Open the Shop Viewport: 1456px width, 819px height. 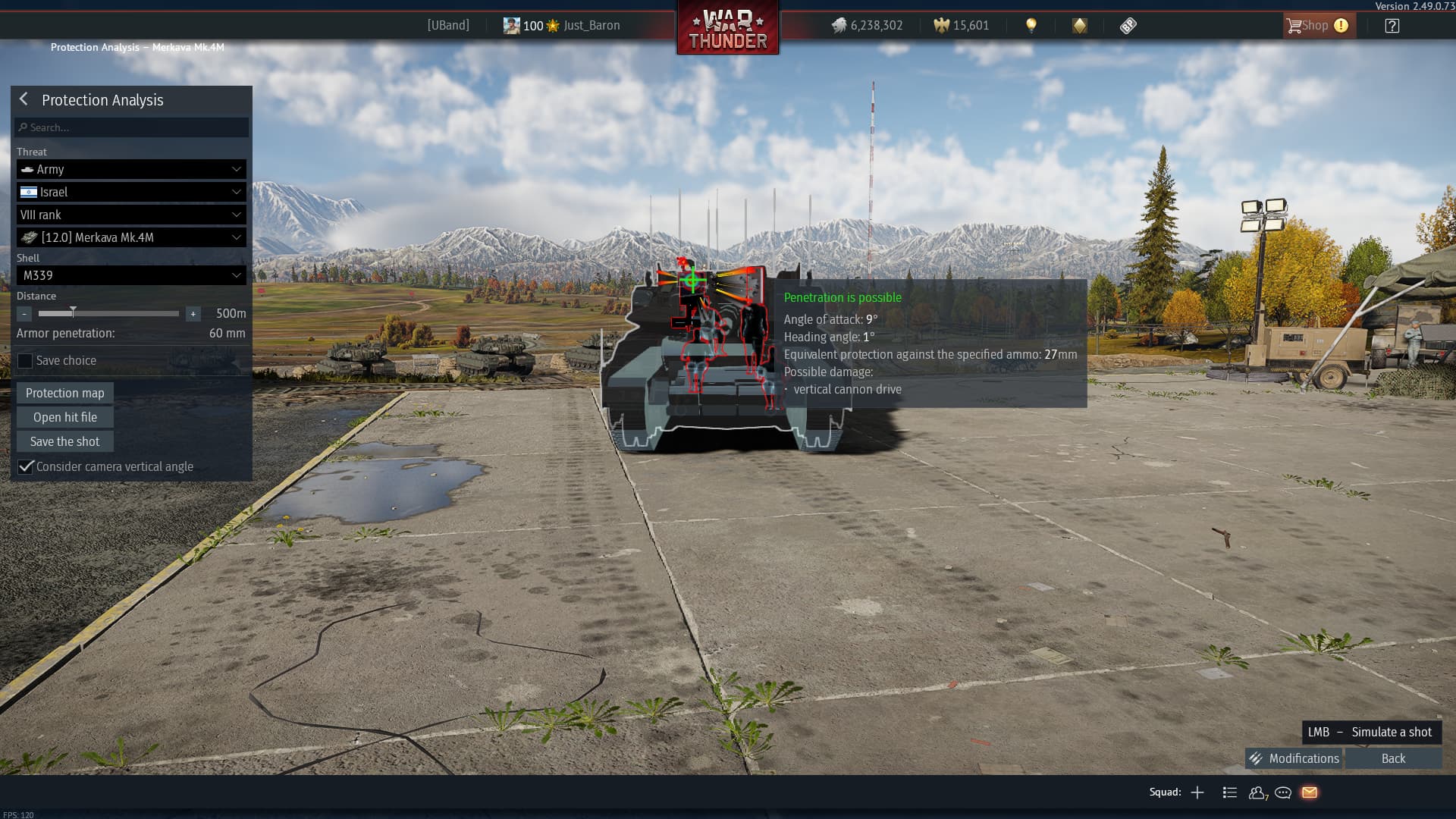click(1316, 26)
